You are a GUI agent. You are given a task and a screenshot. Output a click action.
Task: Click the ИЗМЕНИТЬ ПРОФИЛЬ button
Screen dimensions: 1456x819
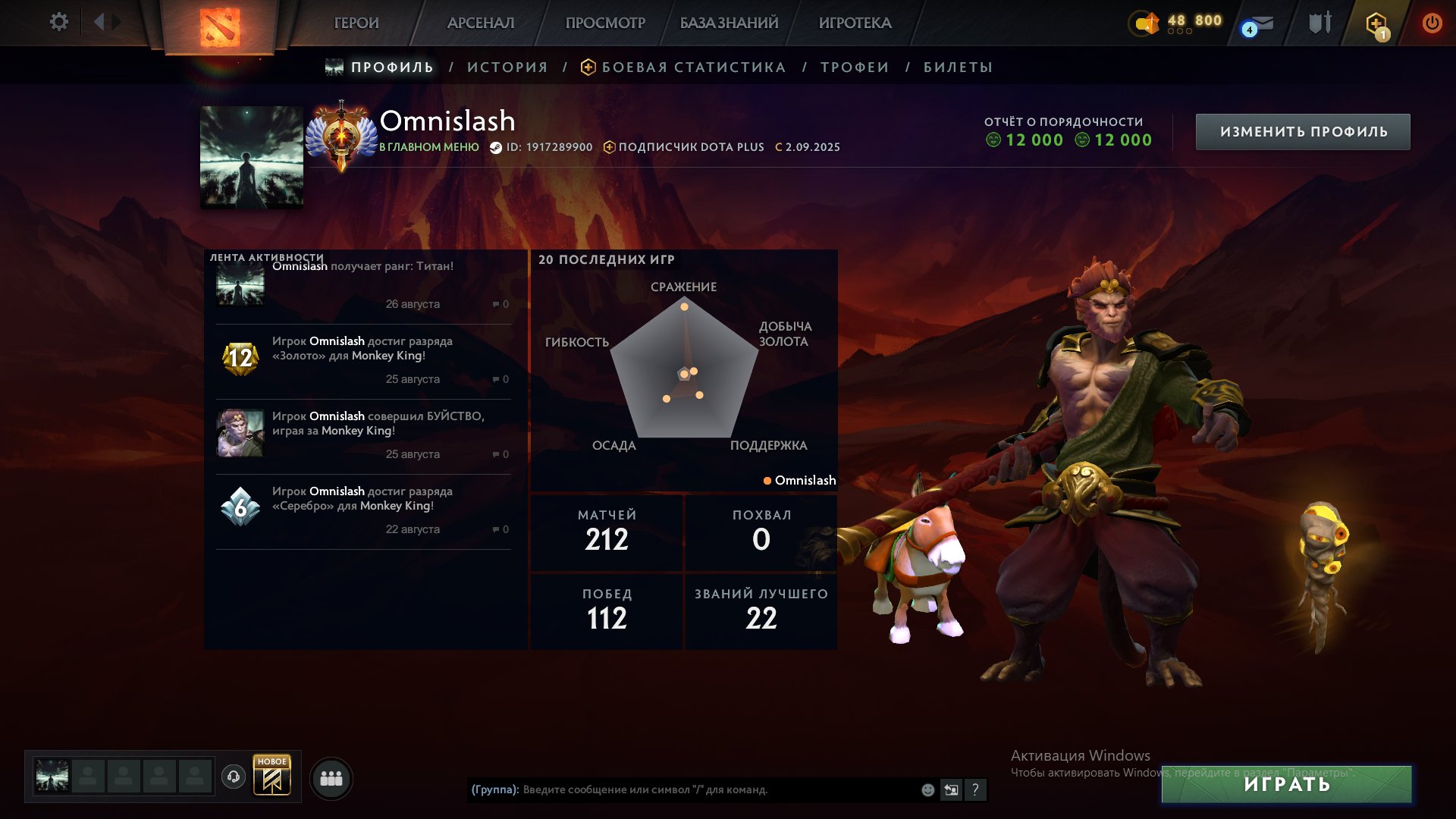point(1302,130)
